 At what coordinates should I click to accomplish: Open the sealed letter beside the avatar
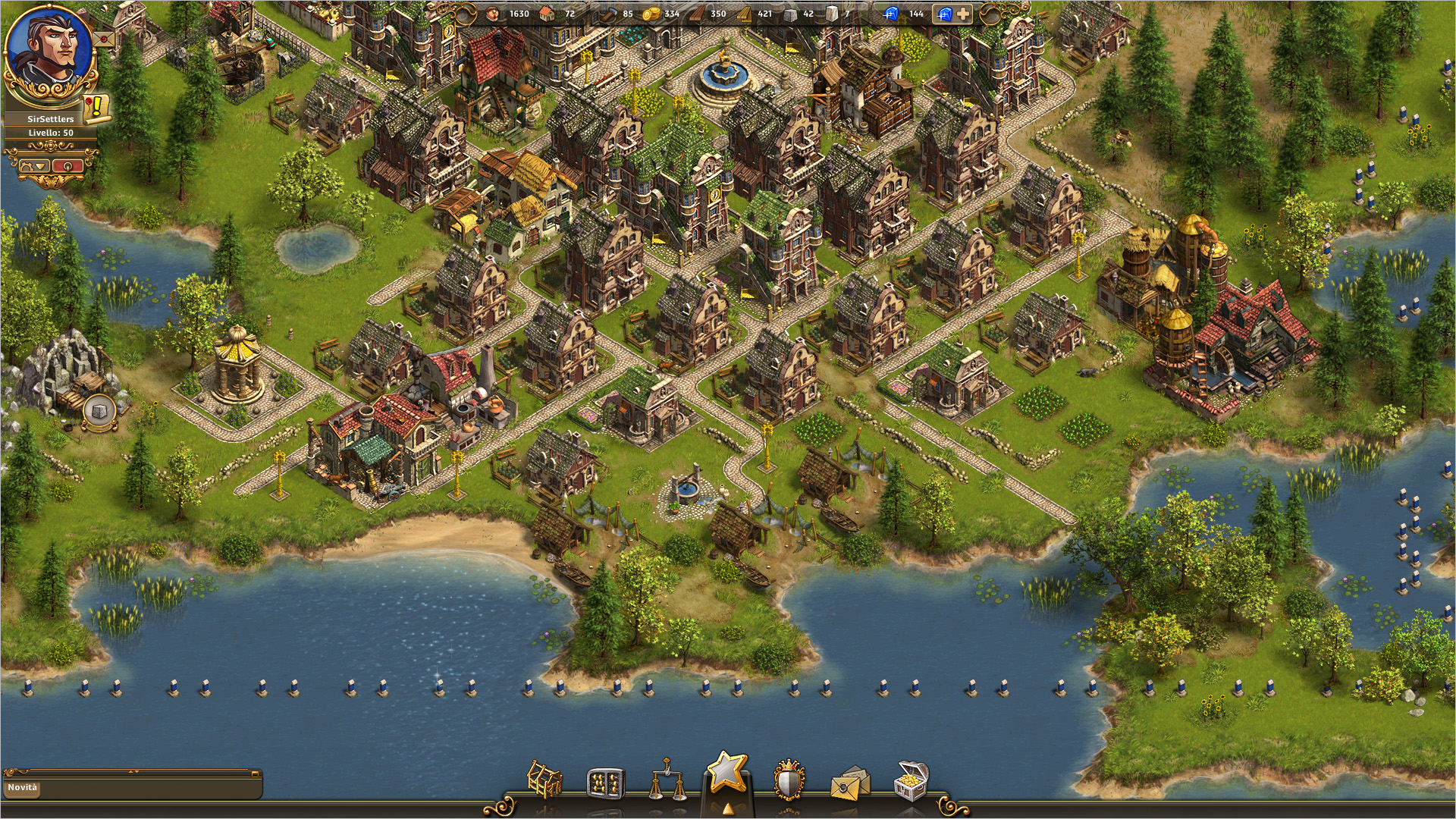(105, 39)
